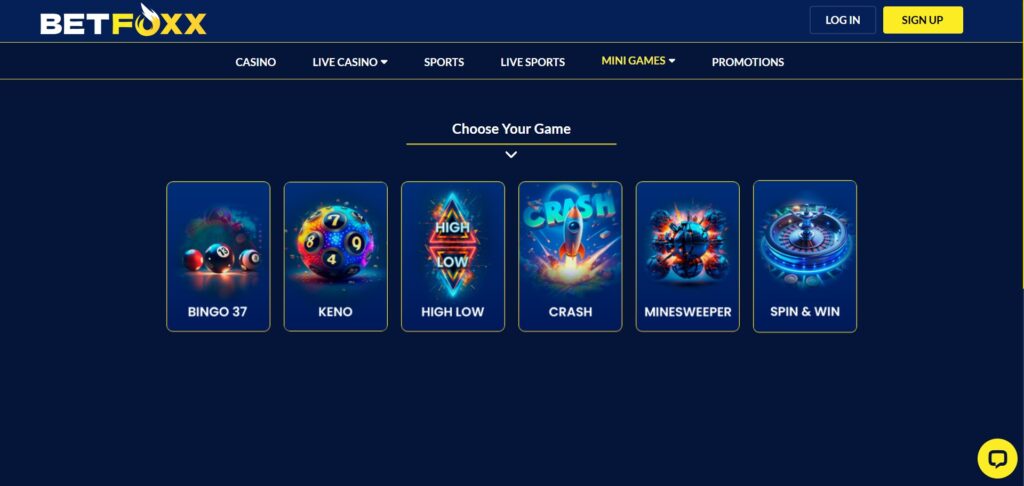1024x486 pixels.
Task: Start the Spin & Win game
Action: [805, 256]
